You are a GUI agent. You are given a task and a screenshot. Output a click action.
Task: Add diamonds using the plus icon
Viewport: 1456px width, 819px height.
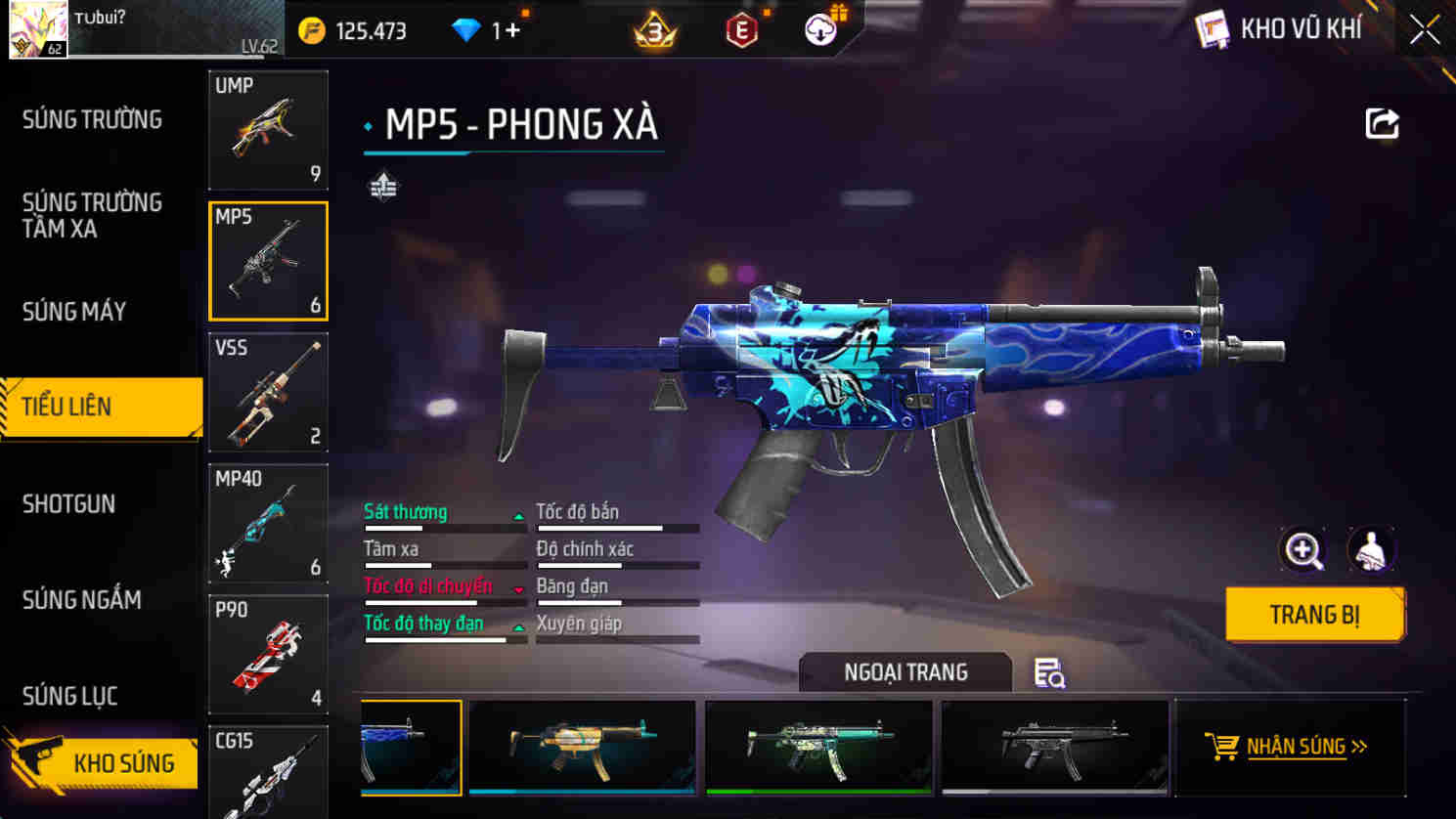point(512,29)
